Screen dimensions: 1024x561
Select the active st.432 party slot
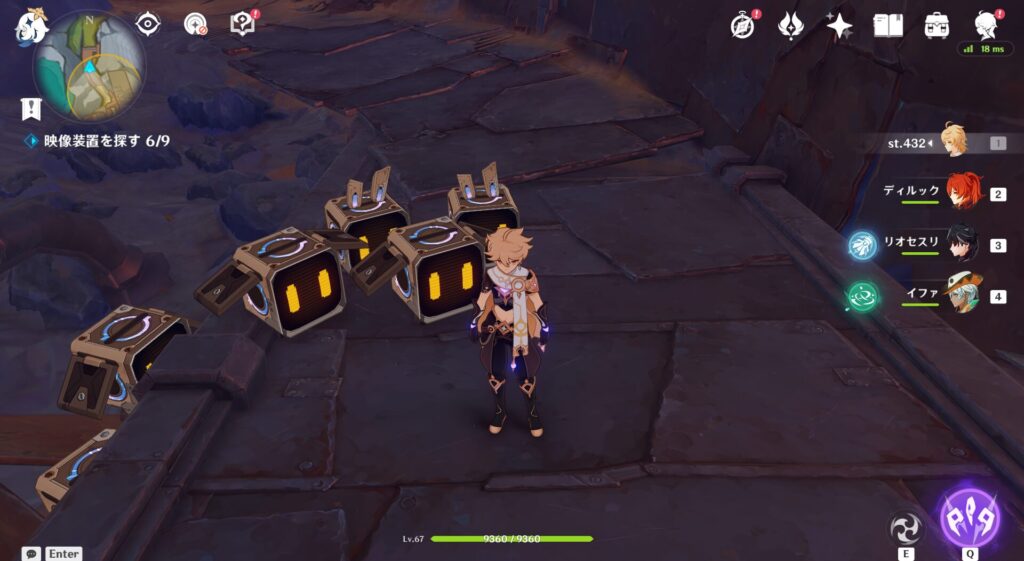click(x=955, y=143)
